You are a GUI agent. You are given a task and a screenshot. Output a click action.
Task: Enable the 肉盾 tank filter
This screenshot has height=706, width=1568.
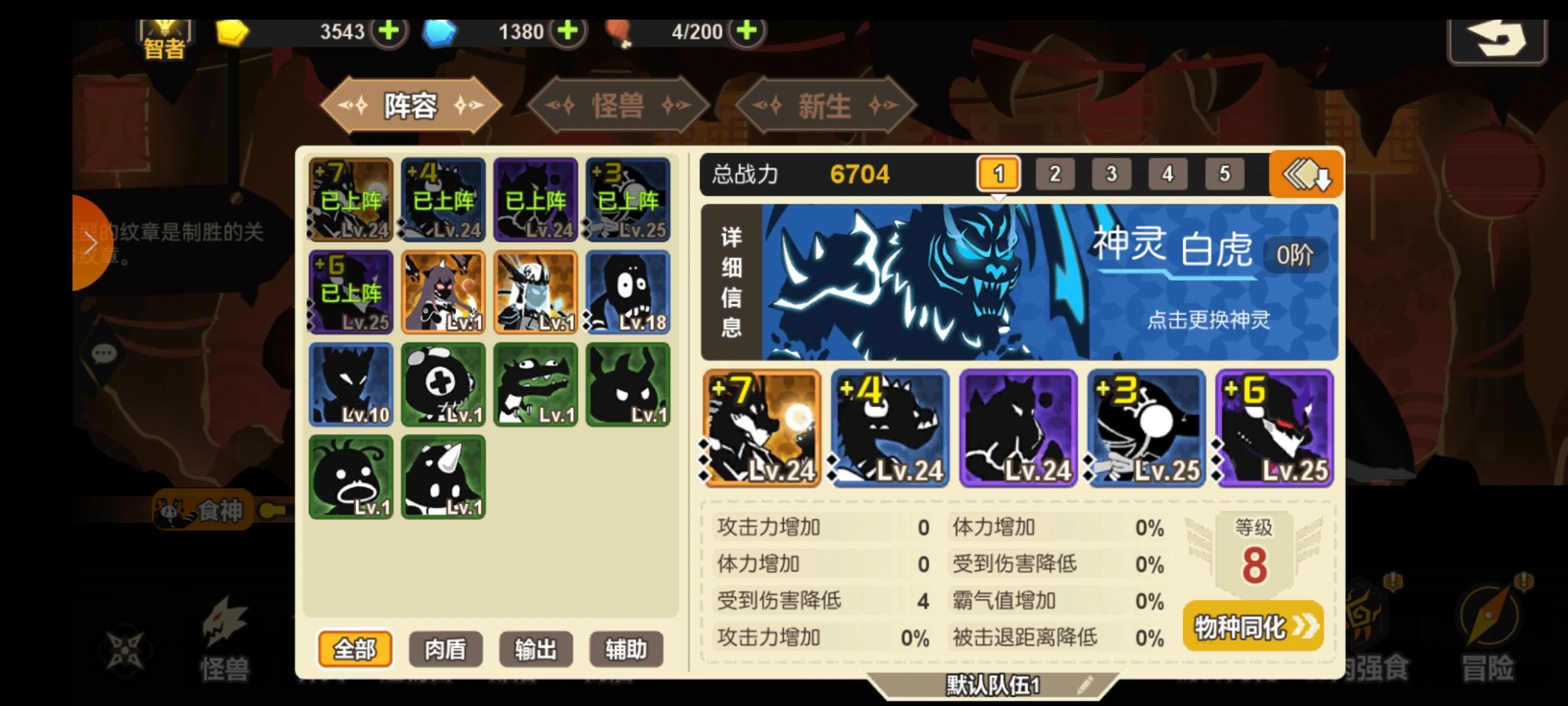click(446, 648)
